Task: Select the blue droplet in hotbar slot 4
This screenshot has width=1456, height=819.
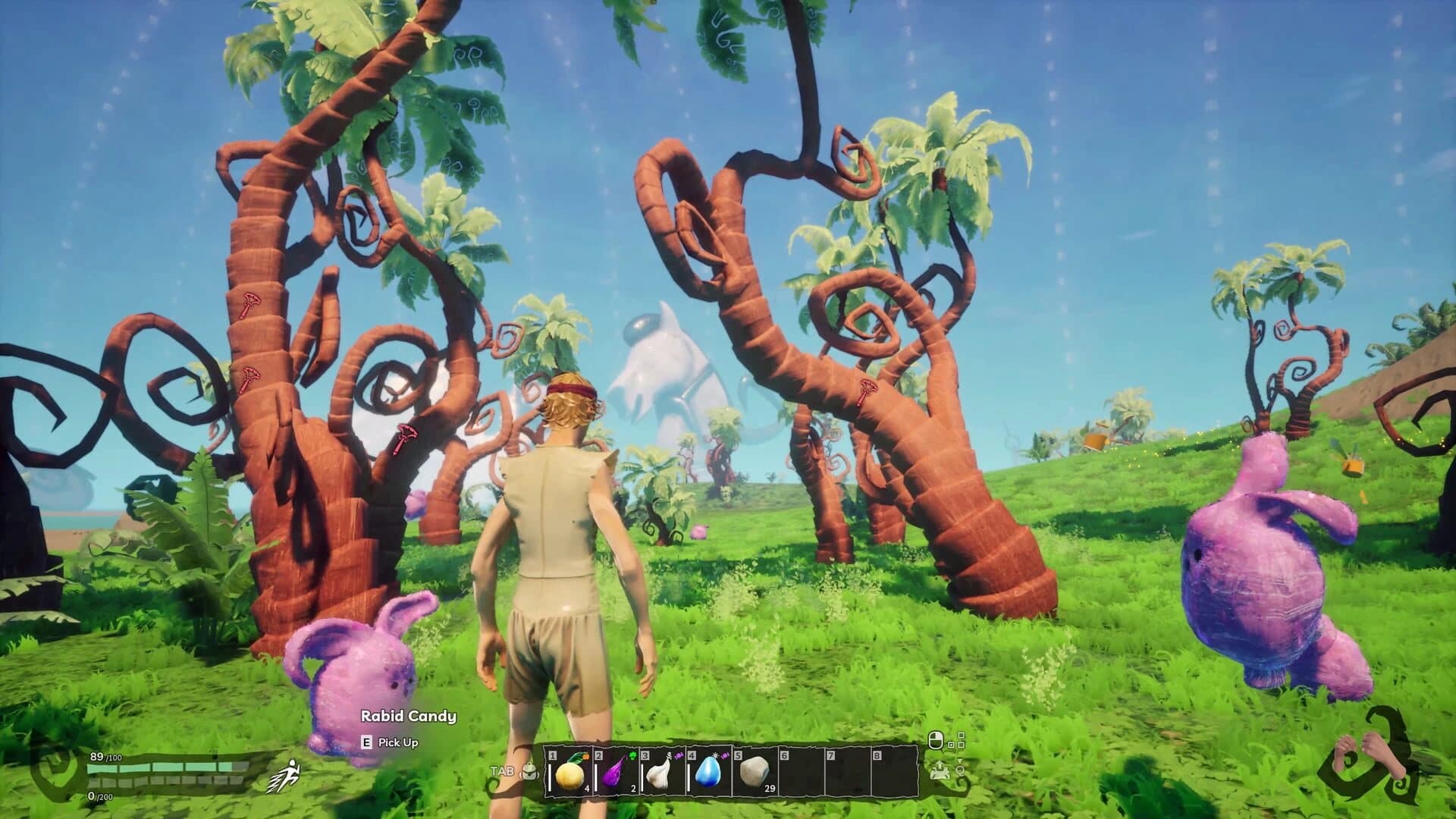Action: coord(708,772)
